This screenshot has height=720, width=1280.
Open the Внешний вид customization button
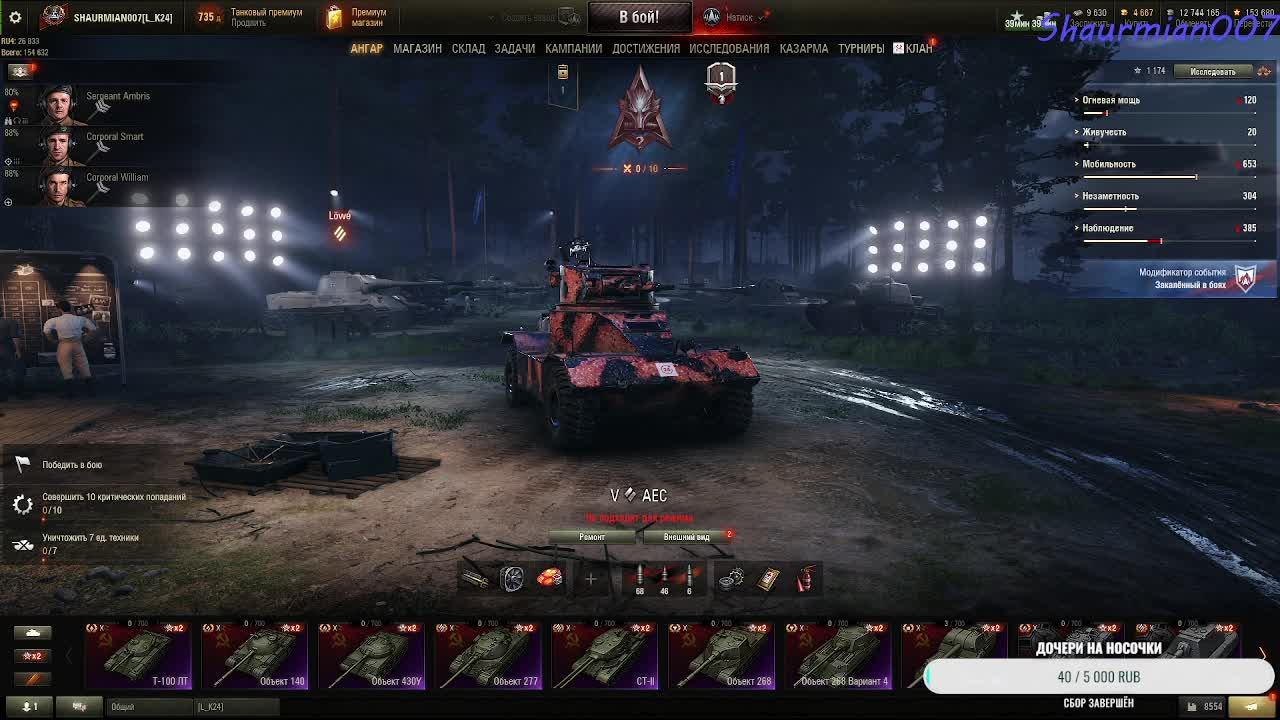[x=687, y=537]
